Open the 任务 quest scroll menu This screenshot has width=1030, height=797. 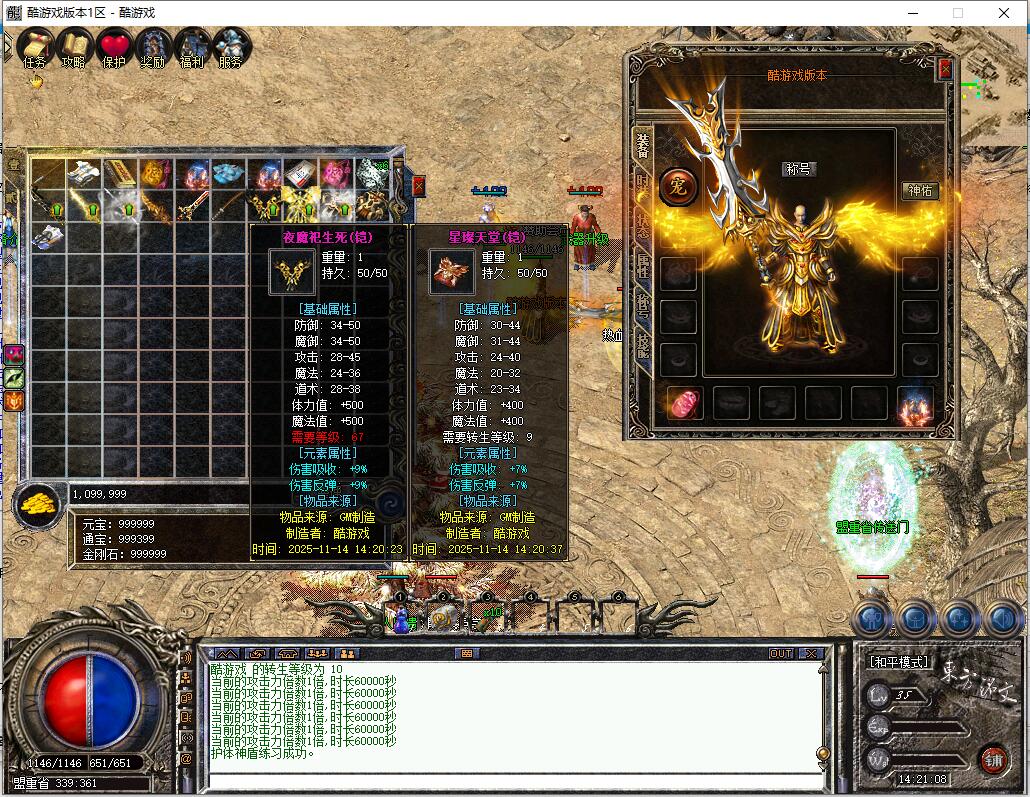[35, 46]
